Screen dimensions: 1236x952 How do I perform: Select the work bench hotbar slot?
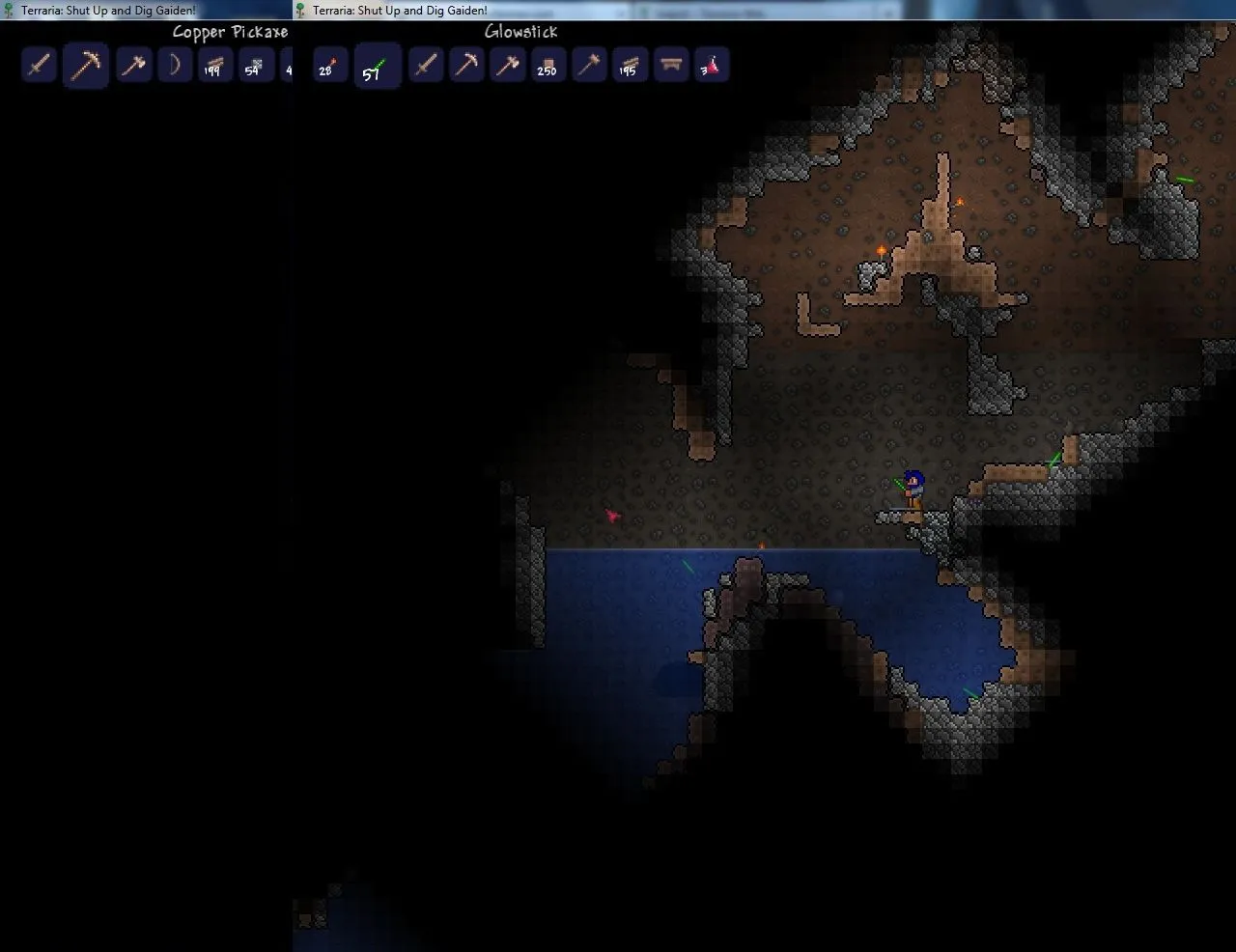[x=670, y=66]
